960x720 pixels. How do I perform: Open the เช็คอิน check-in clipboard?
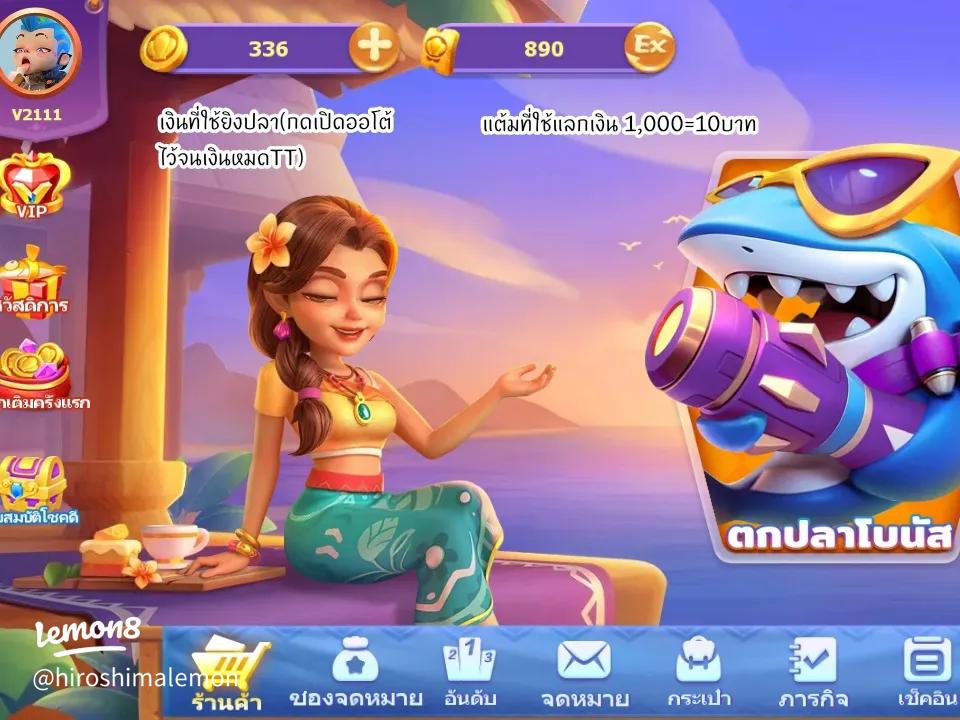tap(926, 672)
